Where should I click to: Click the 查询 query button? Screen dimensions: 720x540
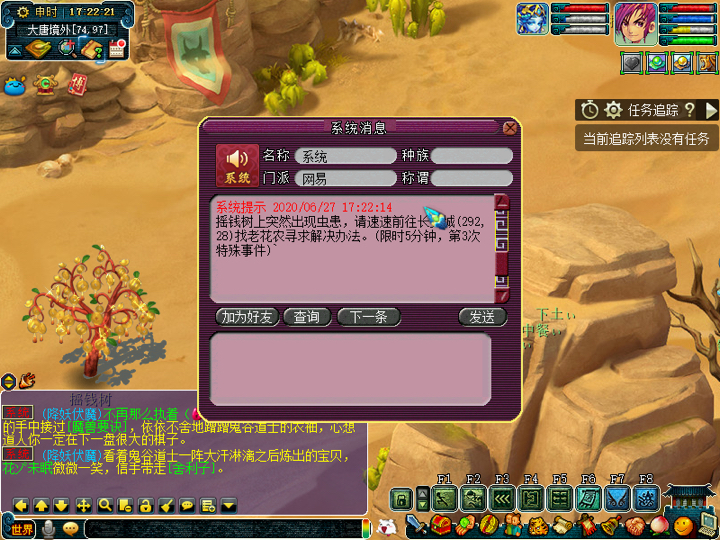point(307,317)
